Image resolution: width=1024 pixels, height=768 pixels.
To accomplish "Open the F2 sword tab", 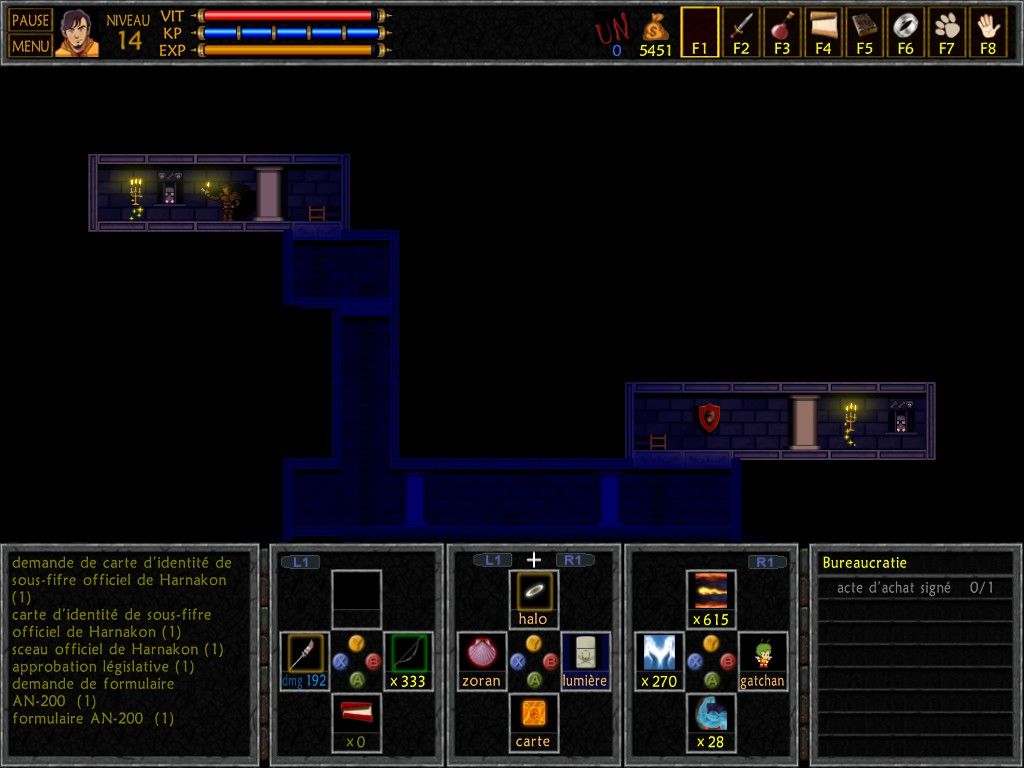I will 741,32.
